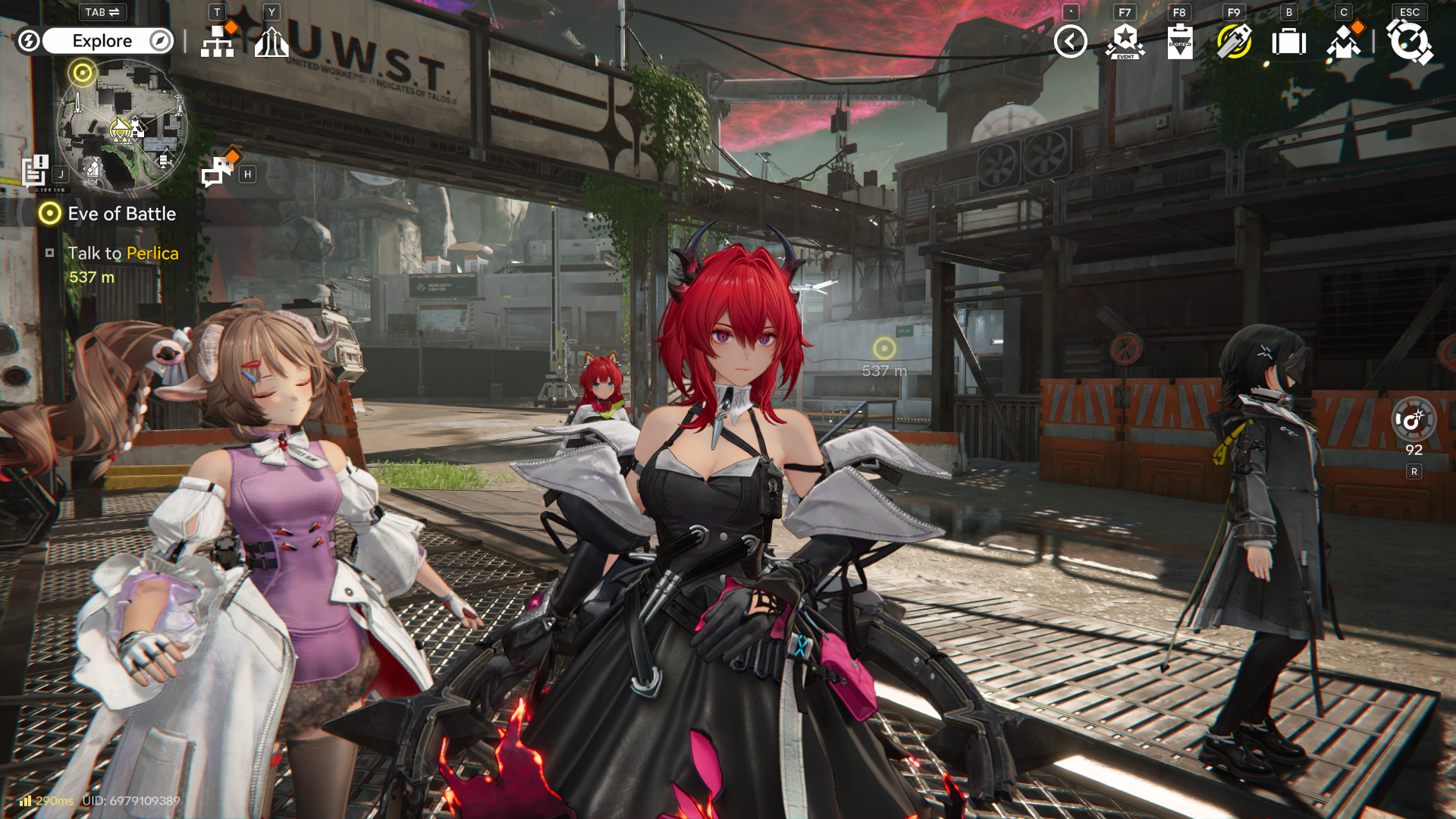This screenshot has width=1456, height=819.
Task: Open the main menu ring icon
Action: pyautogui.click(x=1409, y=42)
